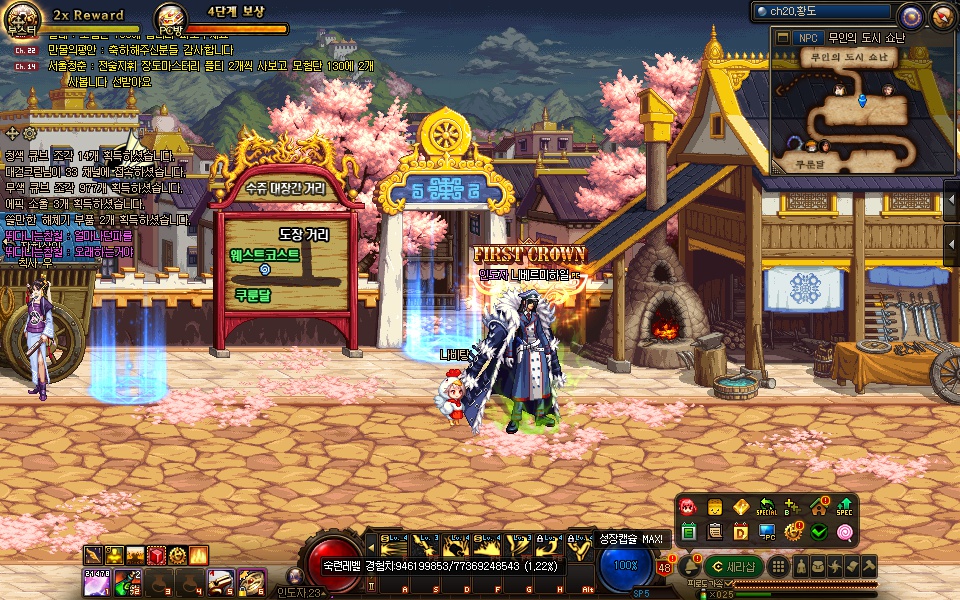Open the SPECIAL green arrow icon

(x=767, y=506)
